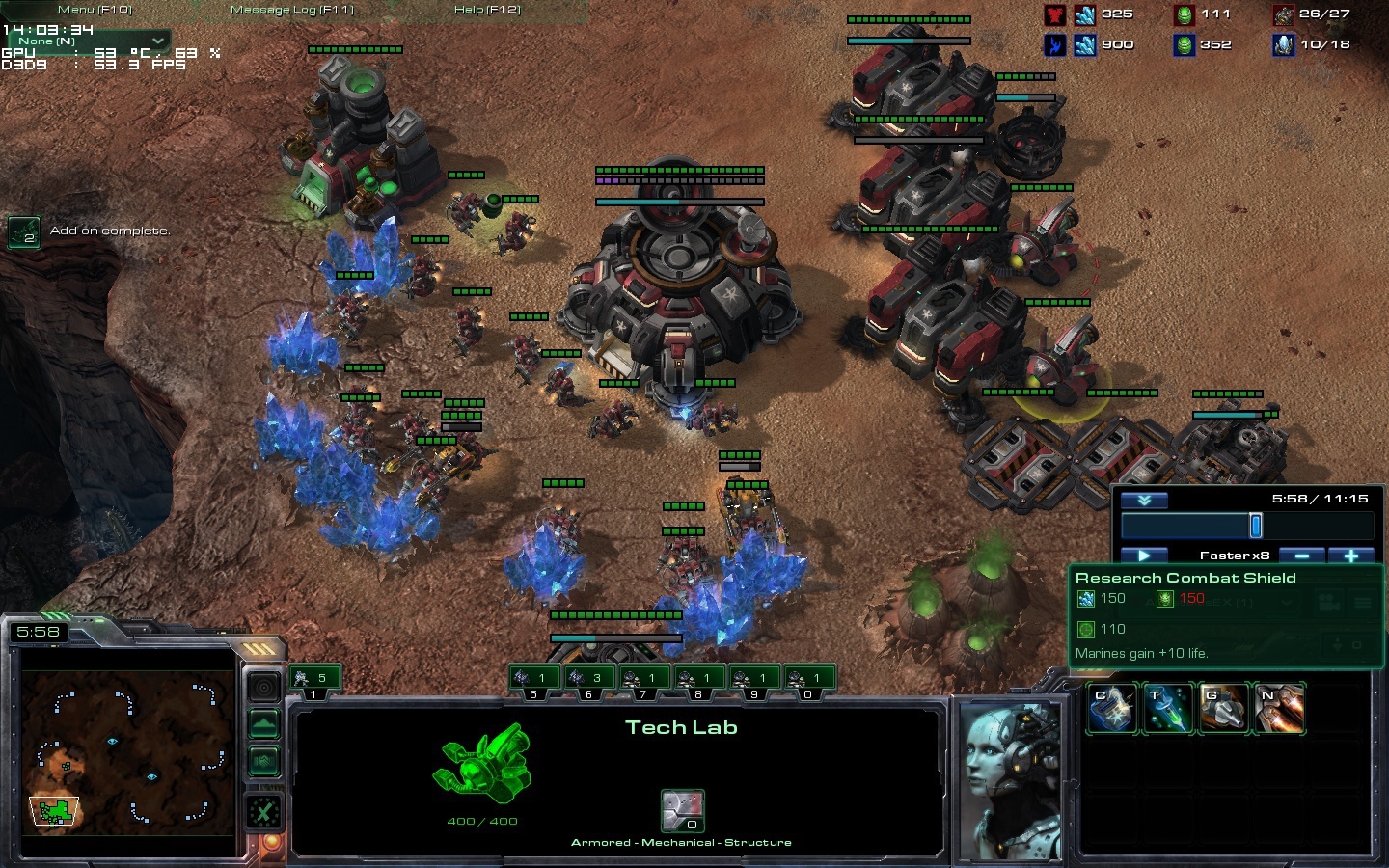This screenshot has height=868, width=1389.
Task: Click the minimap to move the camera
Action: (x=125, y=752)
